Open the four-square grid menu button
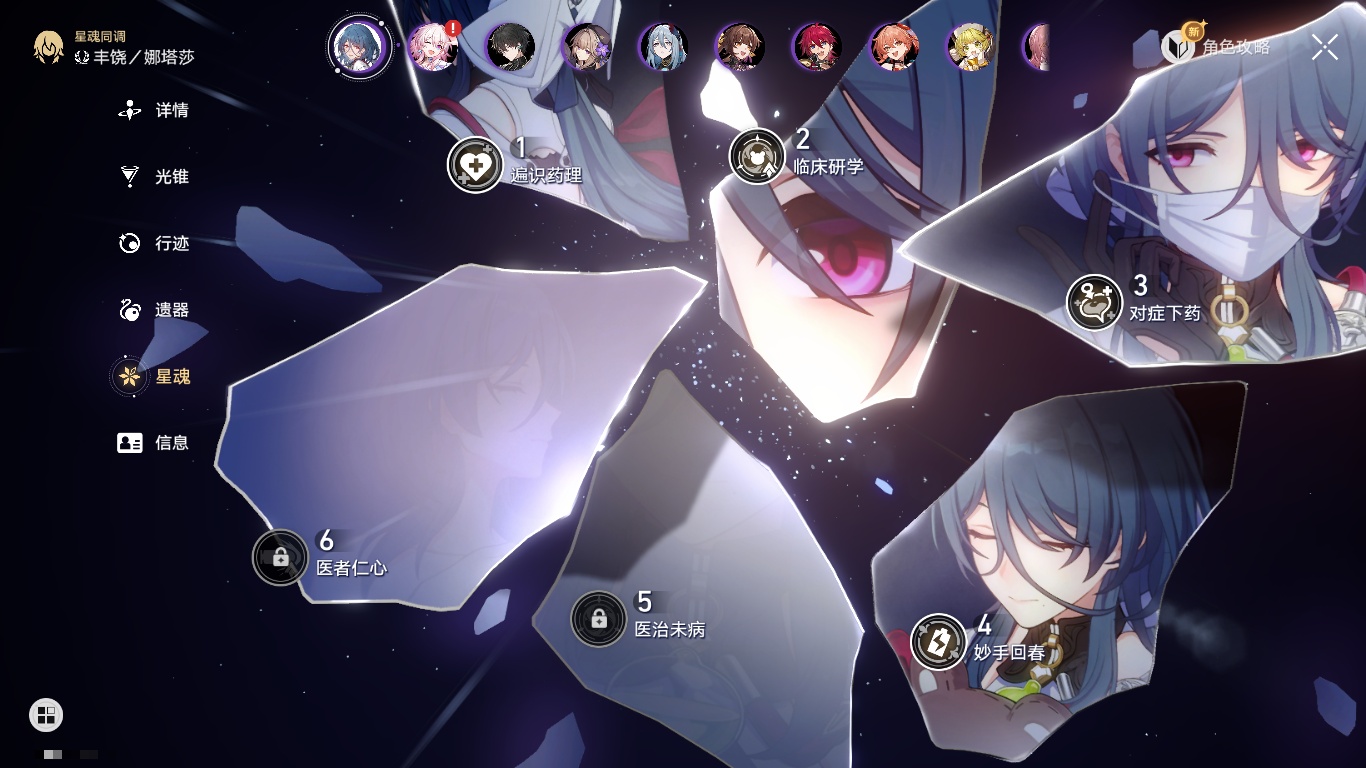Image resolution: width=1366 pixels, height=768 pixels. tap(46, 715)
